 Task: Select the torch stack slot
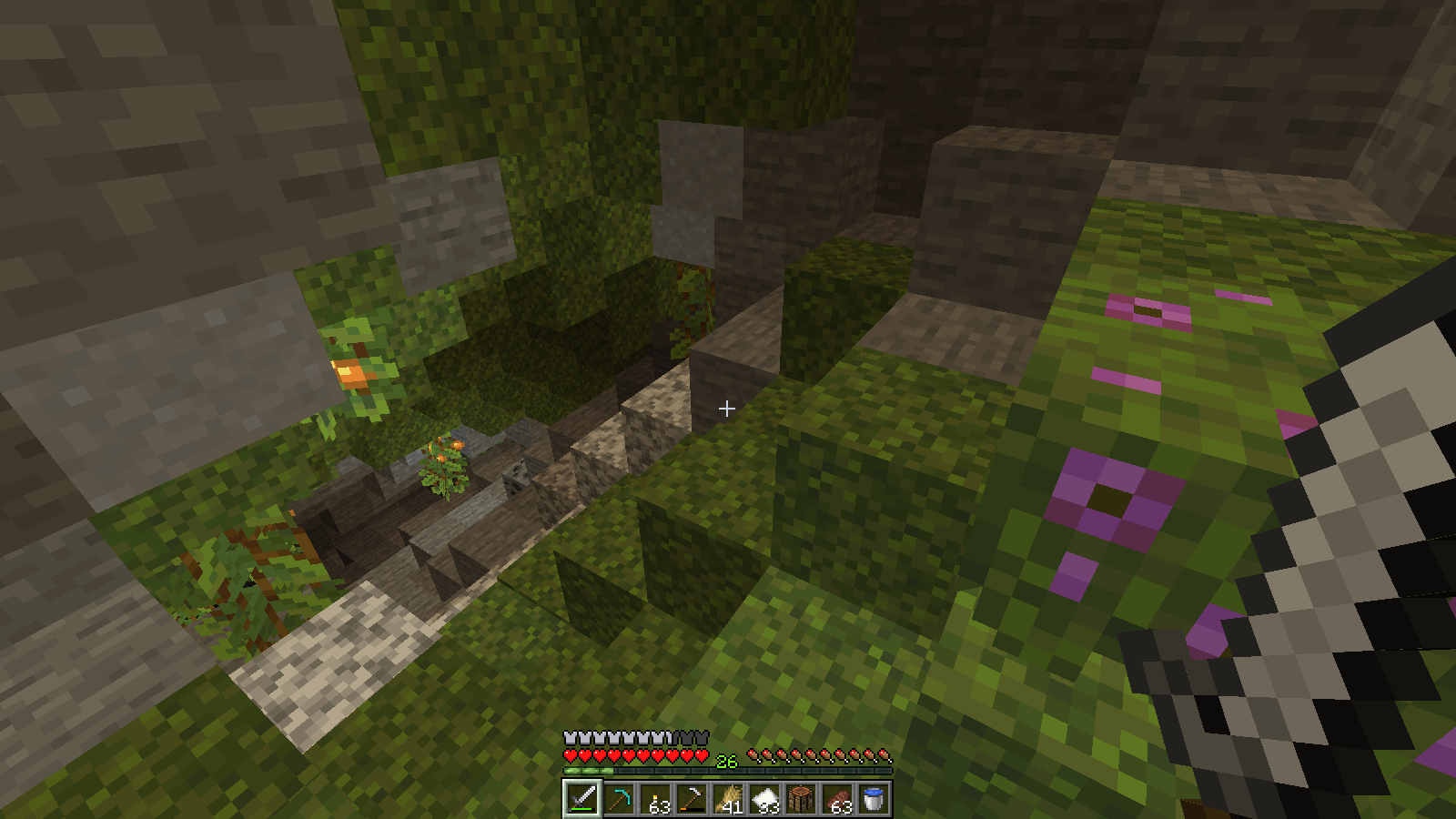(655, 799)
